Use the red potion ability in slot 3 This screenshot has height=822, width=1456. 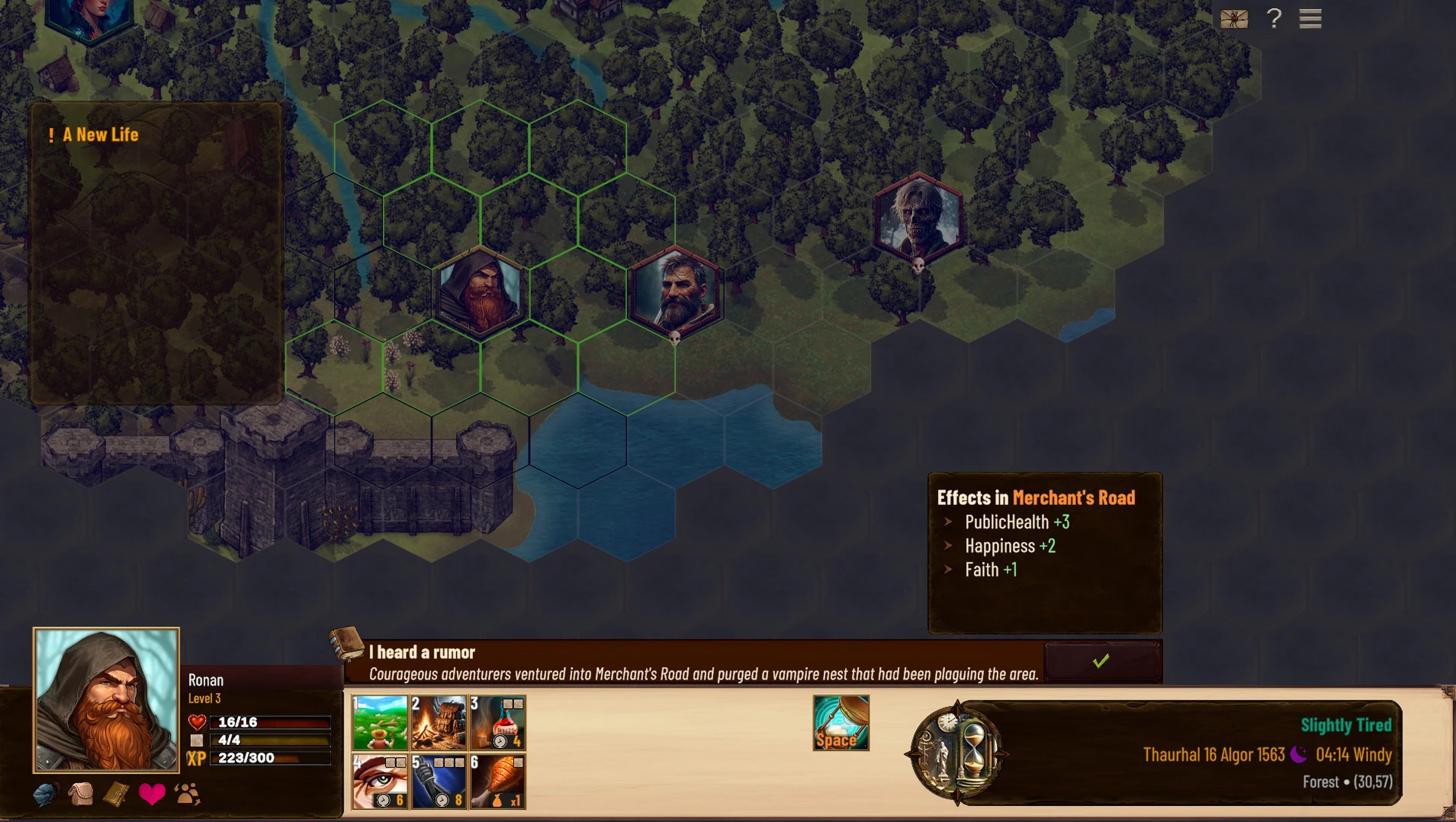498,722
